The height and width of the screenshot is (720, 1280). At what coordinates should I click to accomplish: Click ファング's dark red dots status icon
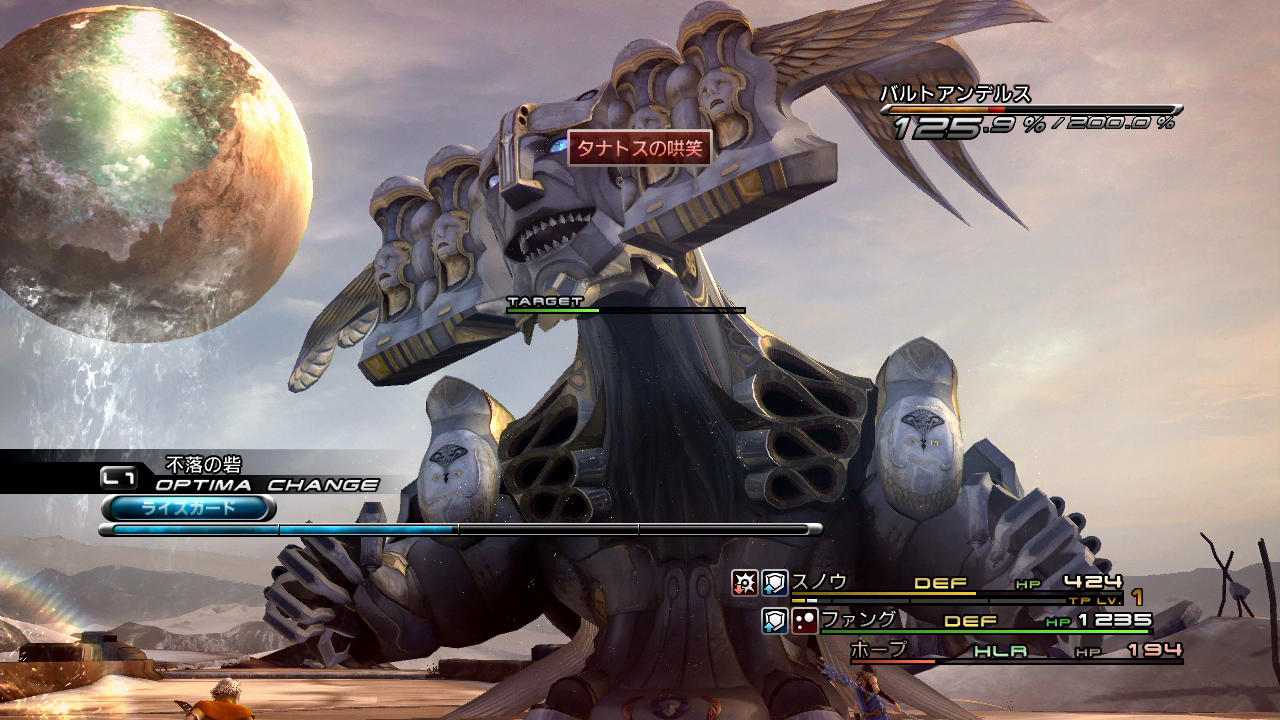pyautogui.click(x=805, y=621)
